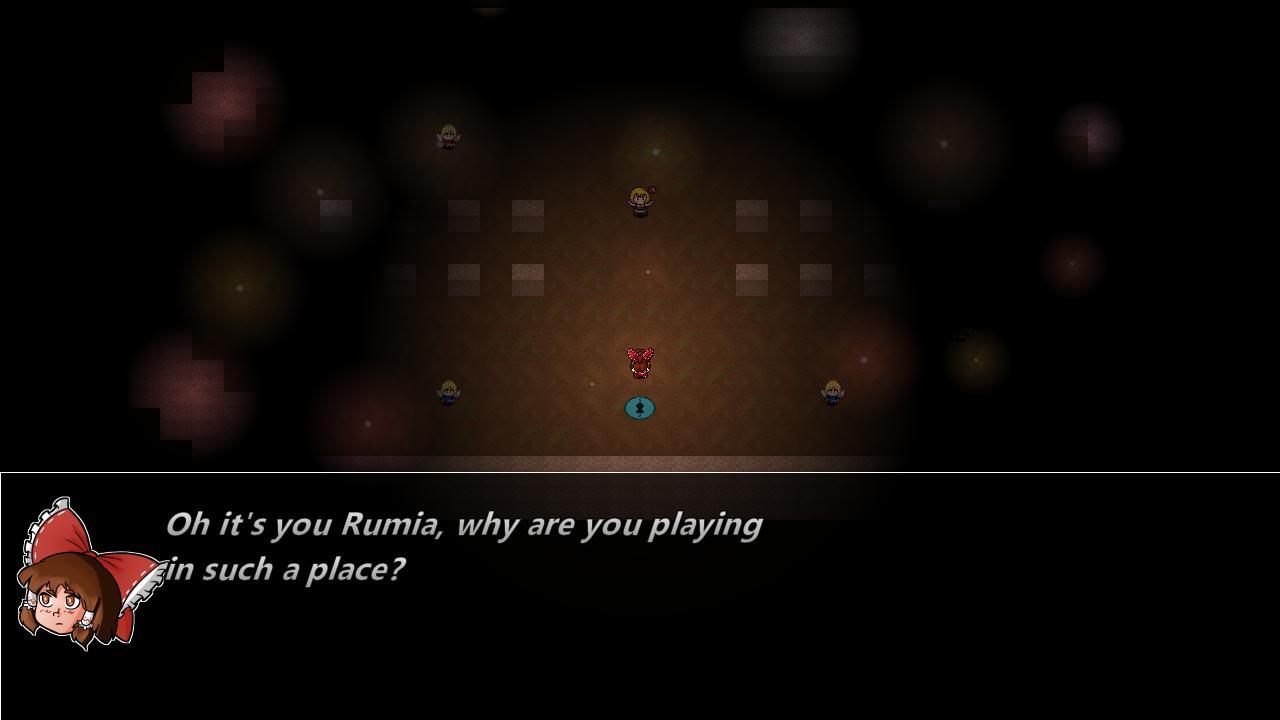Select the fairy sprite on the bottom left
Viewport: 1280px width, 720px height.
447,393
